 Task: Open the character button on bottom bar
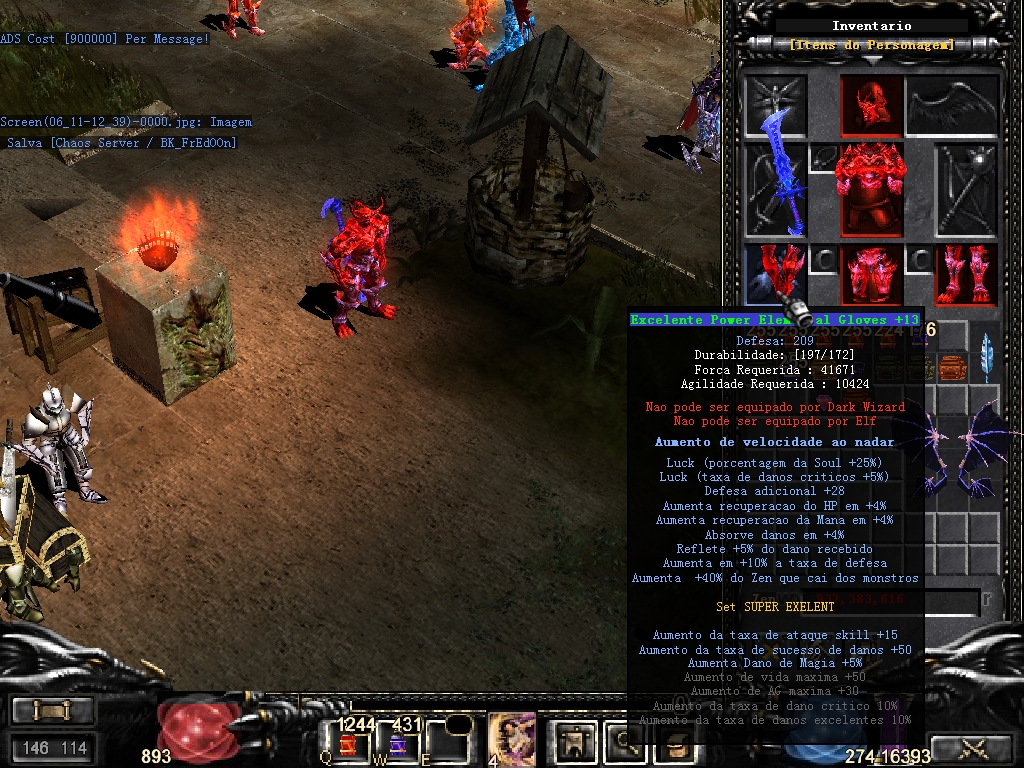tap(576, 741)
